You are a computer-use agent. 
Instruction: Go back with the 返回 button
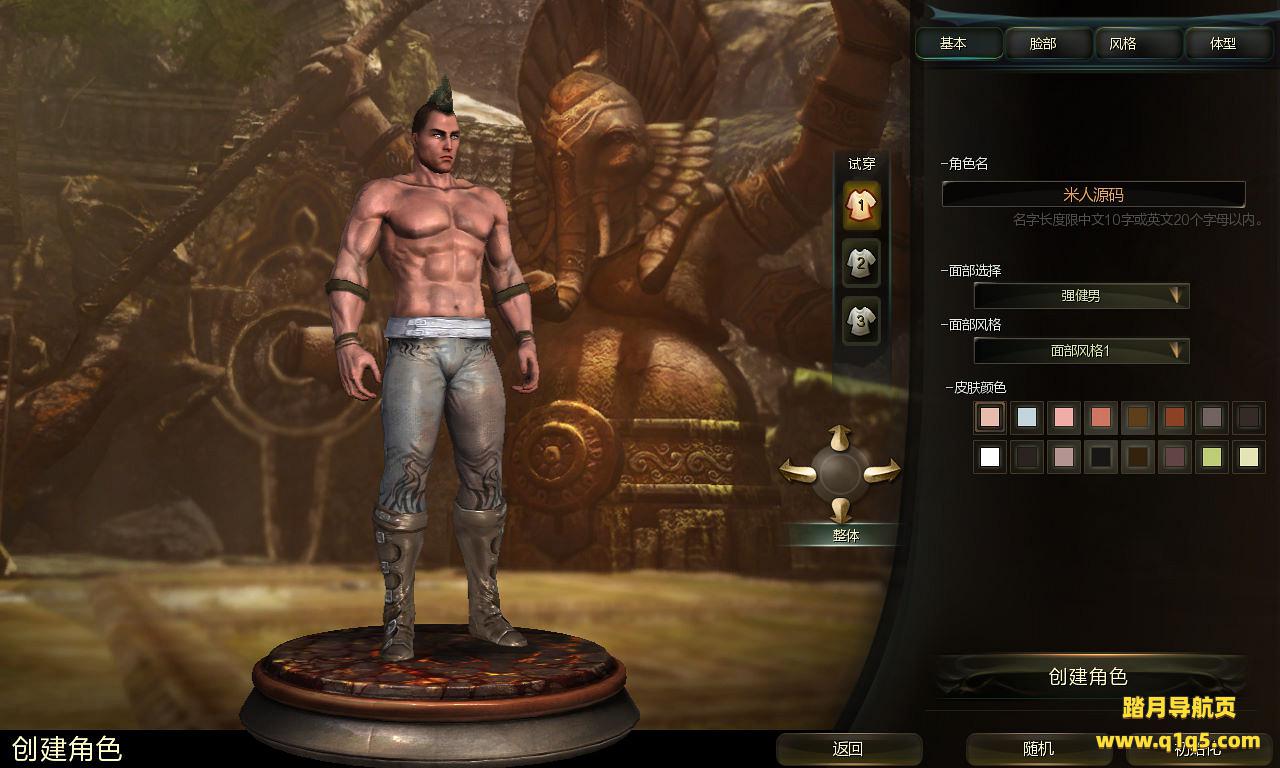[848, 749]
